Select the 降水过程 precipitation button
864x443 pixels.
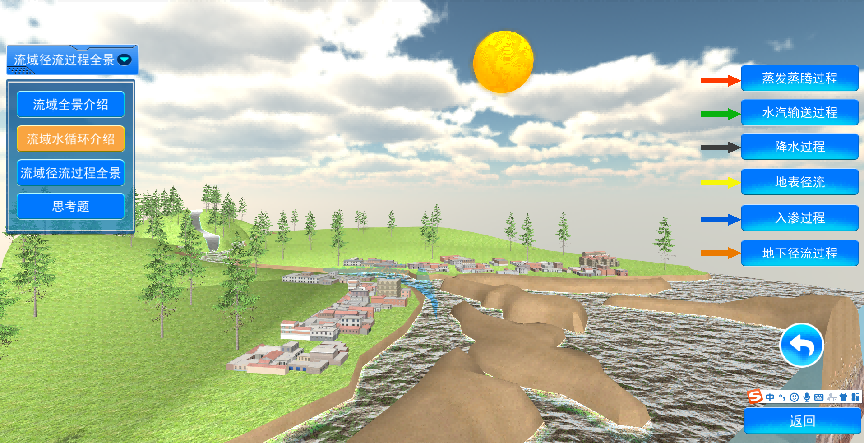tap(799, 147)
